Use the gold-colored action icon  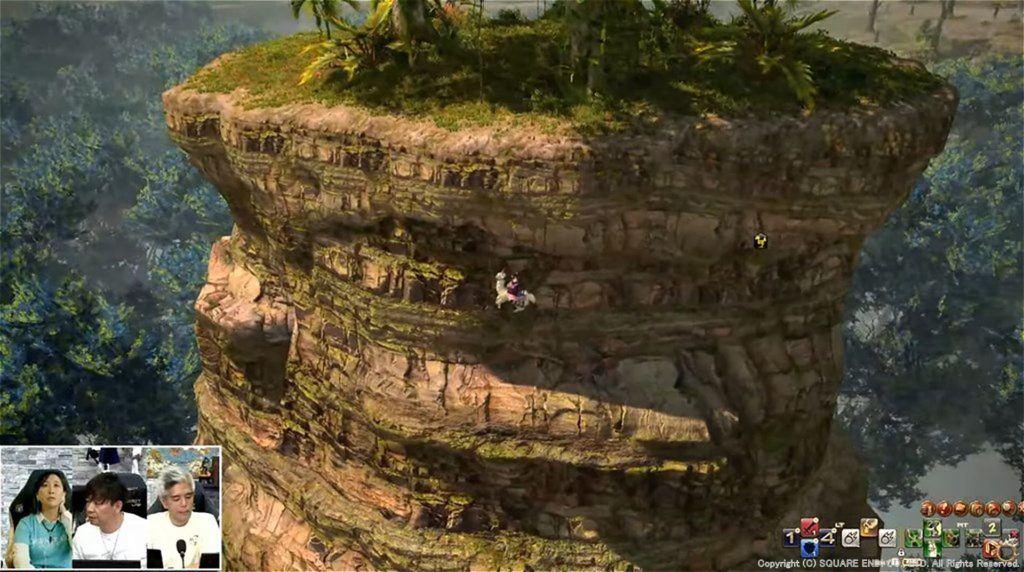click(869, 526)
